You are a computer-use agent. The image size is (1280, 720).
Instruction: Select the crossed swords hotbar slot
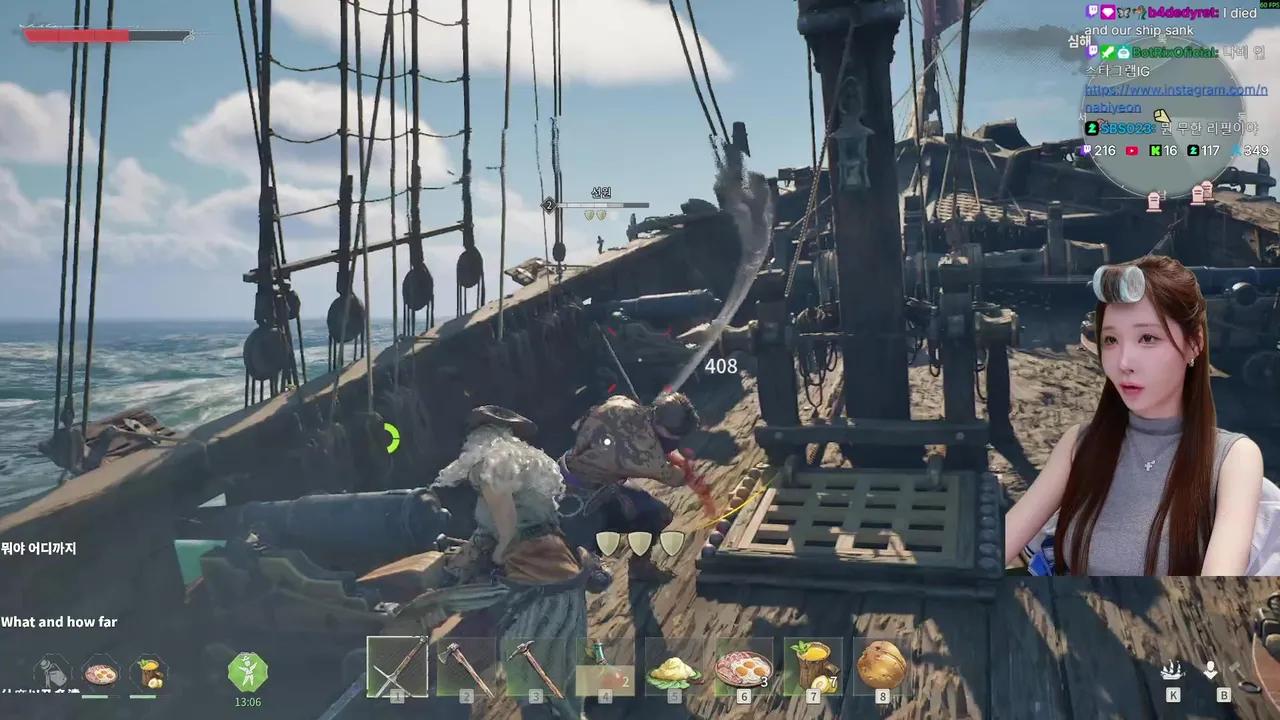[397, 666]
